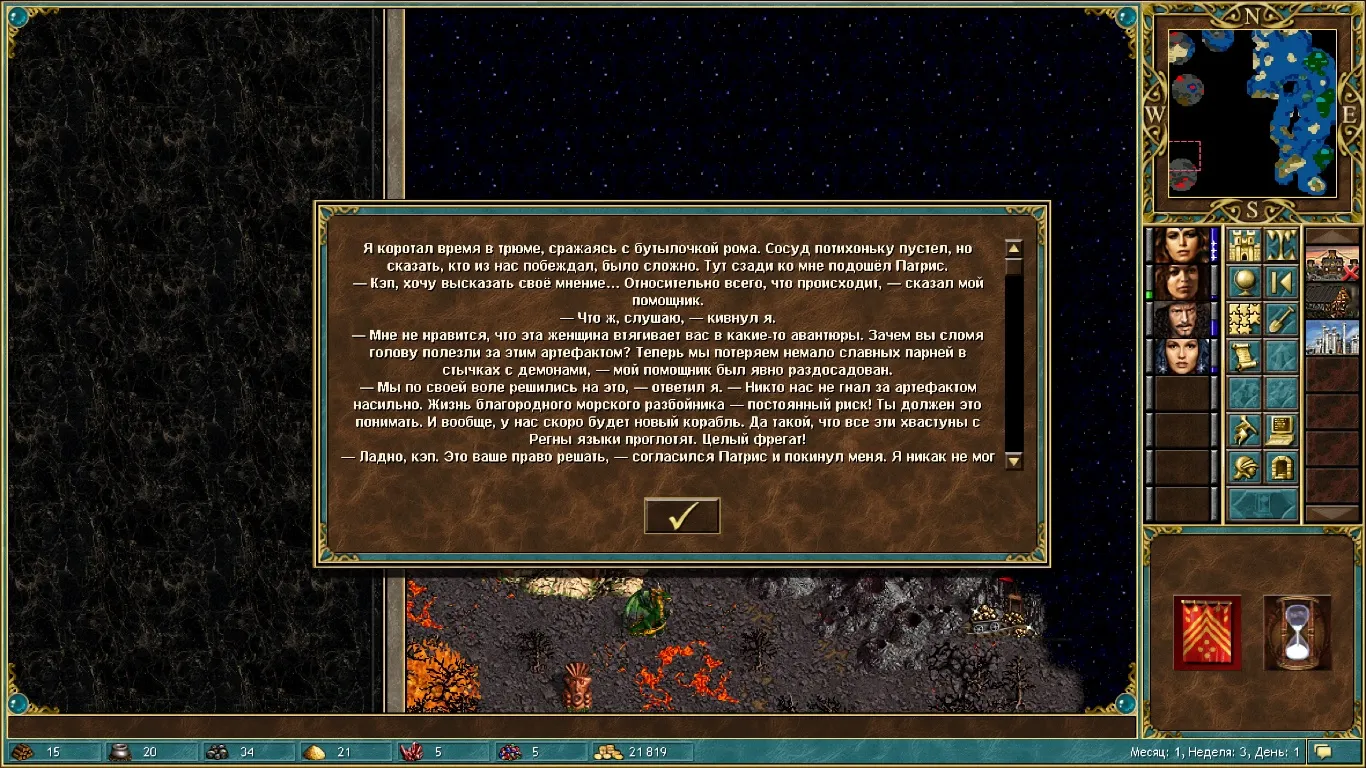Click the text scrollbar up arrow
The width and height of the screenshot is (1366, 768).
coord(1013,249)
